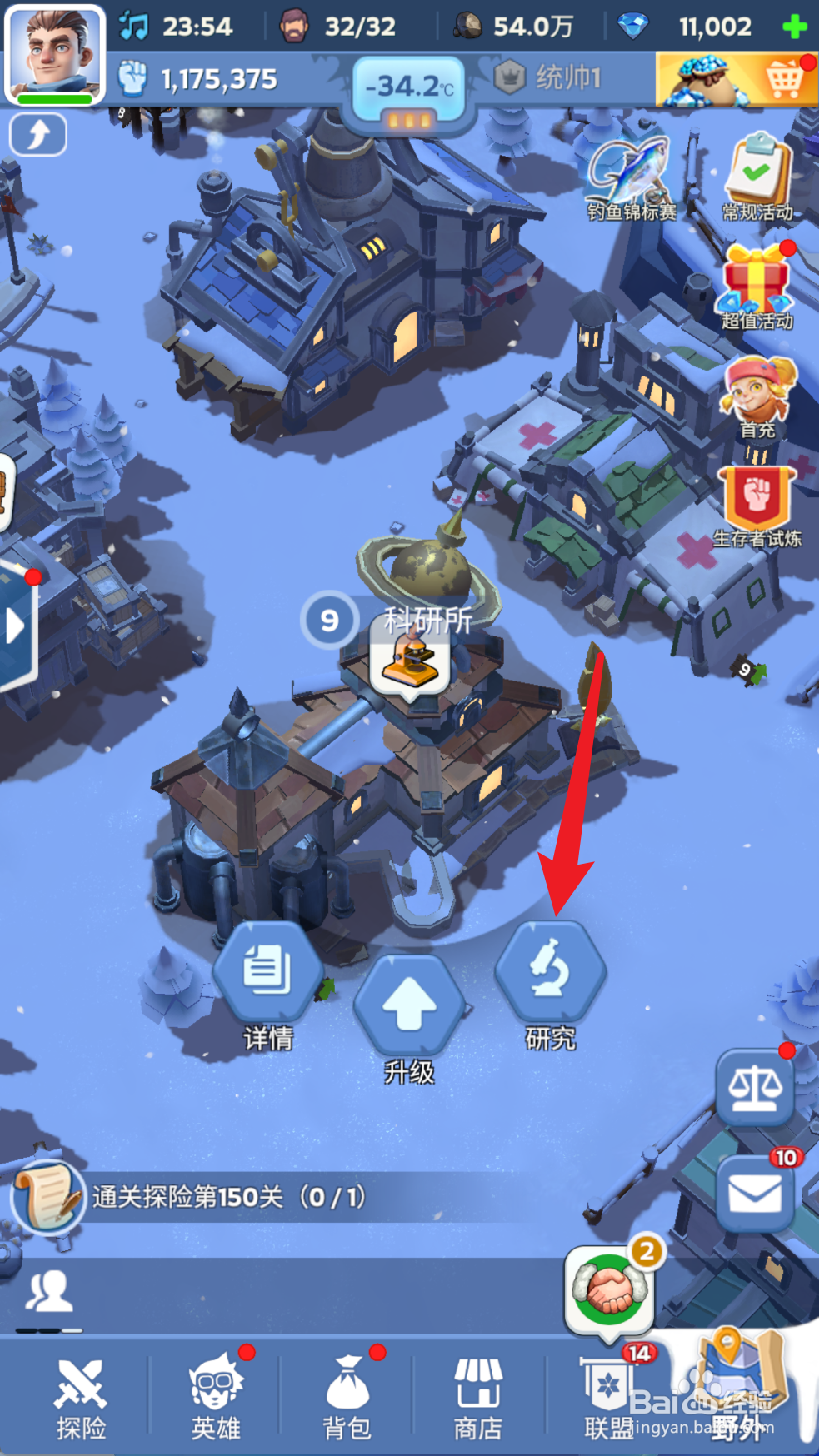This screenshot has height=1456, width=819.
Task: Open the balance scales icon
Action: coord(755,1086)
